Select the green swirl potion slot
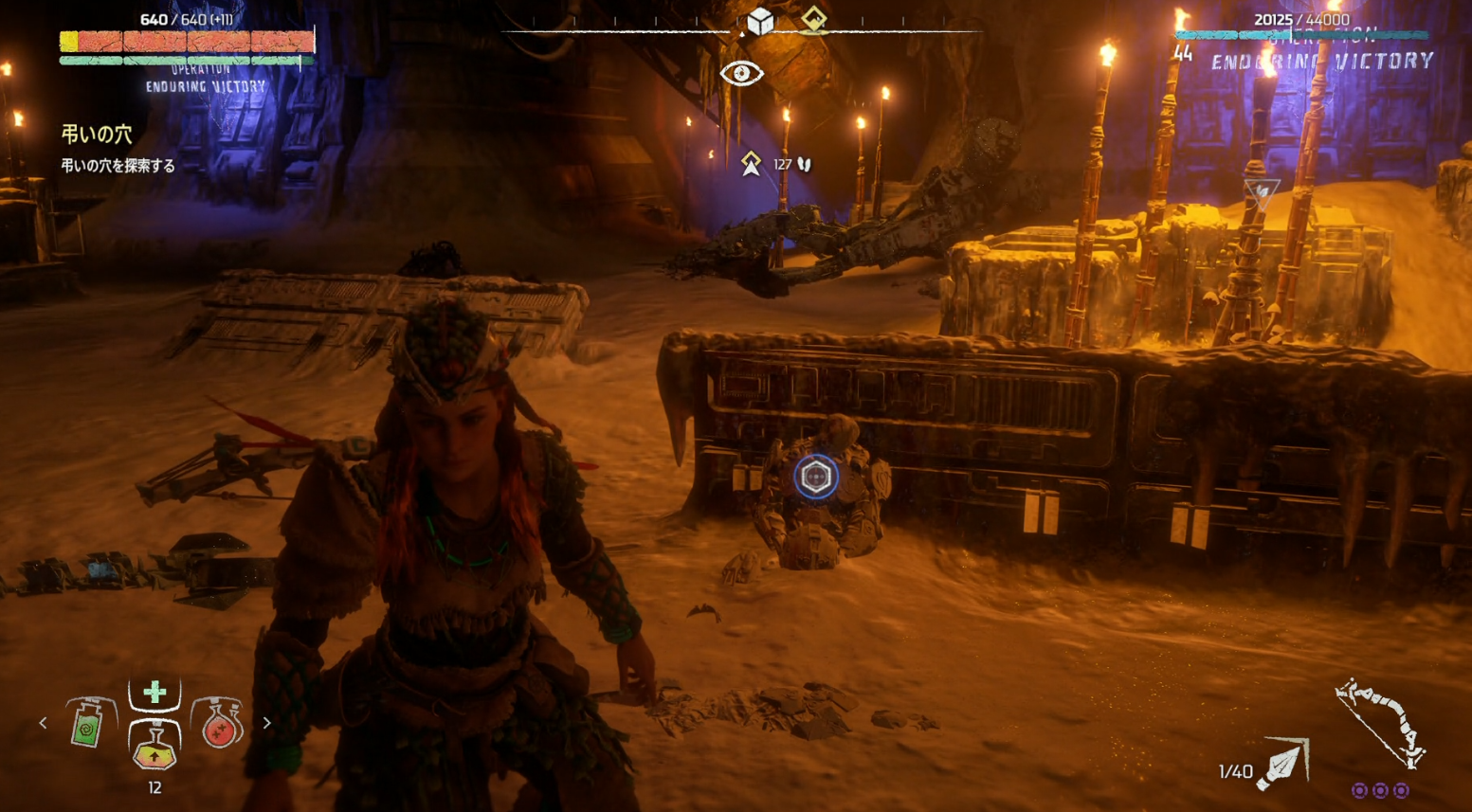Screen dimensions: 1472x812 tap(88, 724)
